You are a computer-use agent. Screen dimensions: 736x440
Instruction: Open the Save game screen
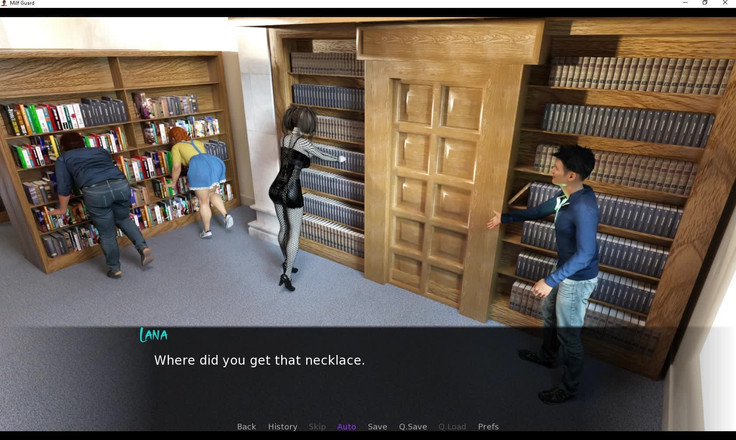377,427
